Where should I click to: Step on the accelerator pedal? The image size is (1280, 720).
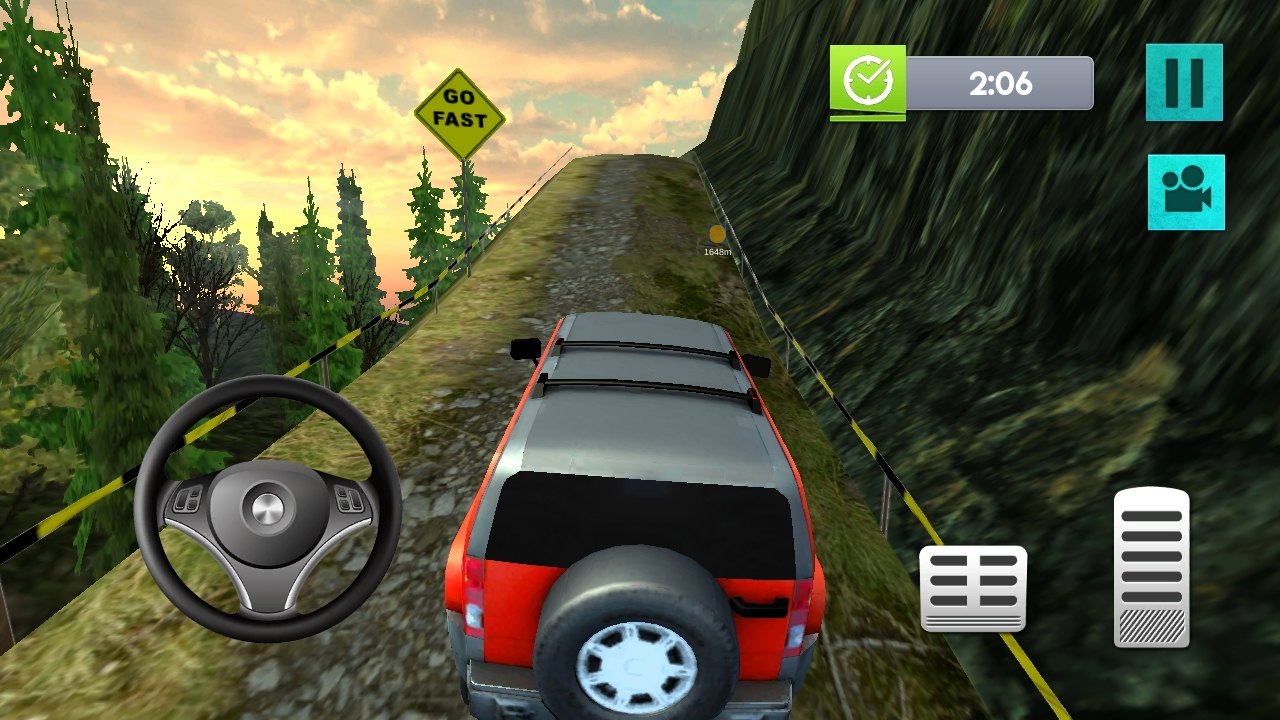point(1151,567)
